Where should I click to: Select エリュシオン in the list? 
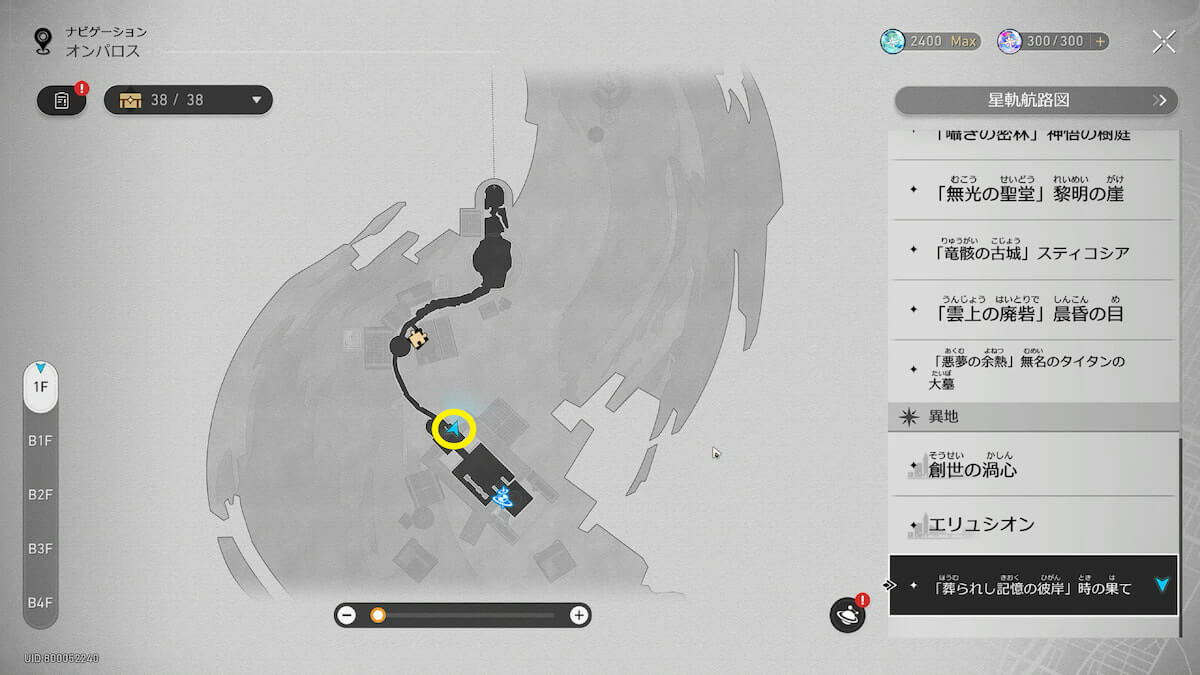click(1030, 525)
